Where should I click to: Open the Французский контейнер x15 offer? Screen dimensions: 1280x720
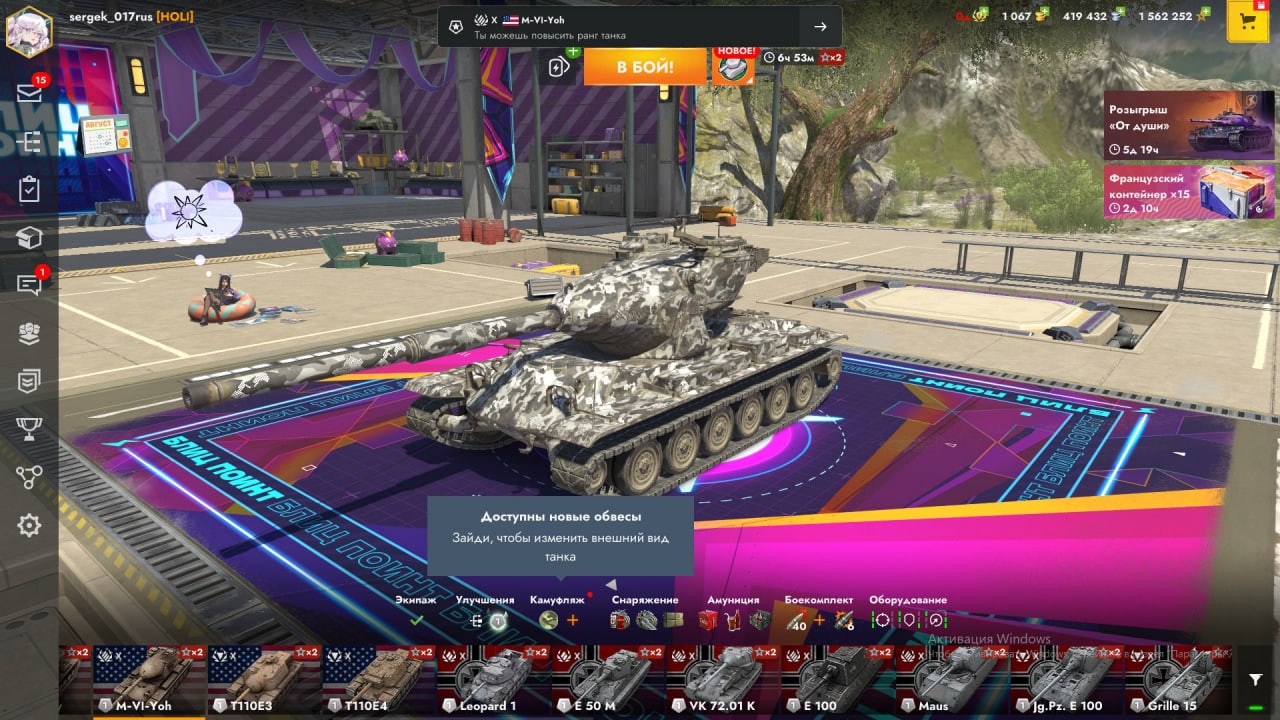point(1174,191)
